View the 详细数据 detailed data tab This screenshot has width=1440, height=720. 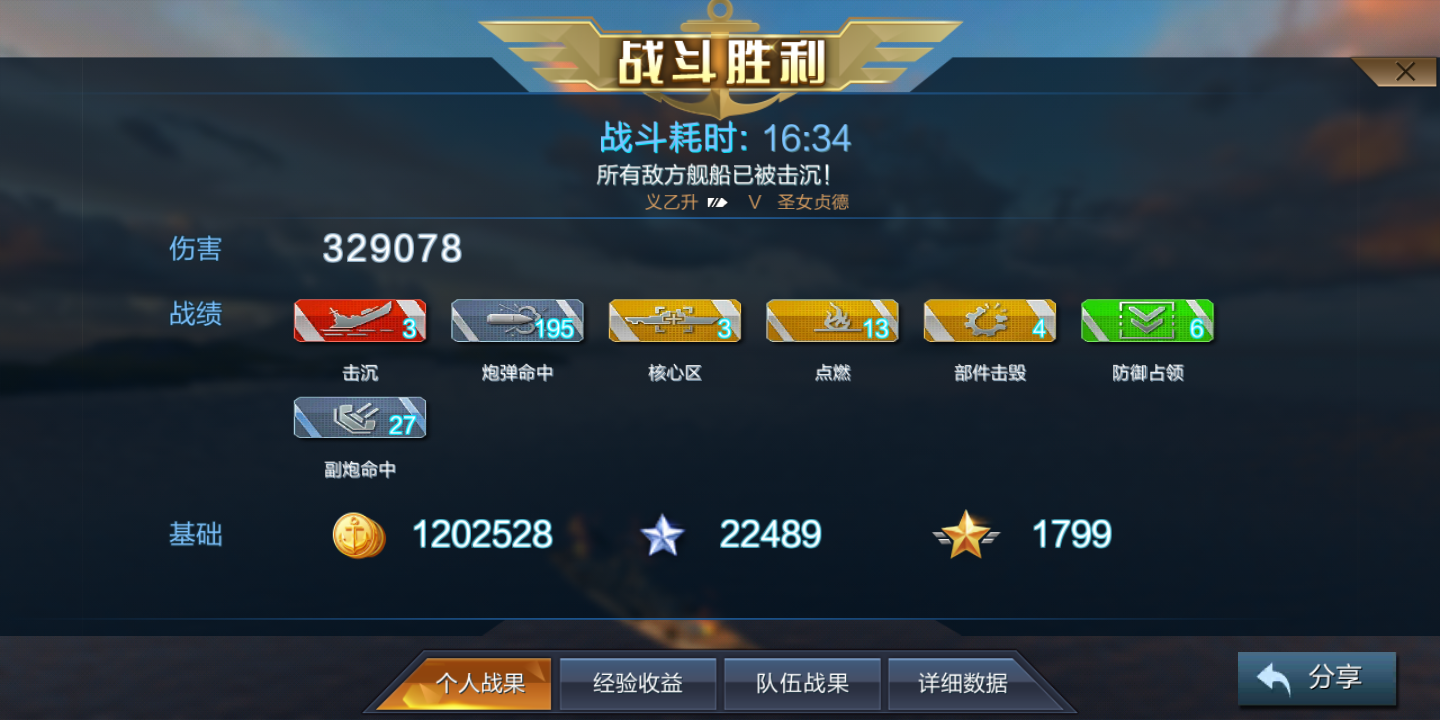962,683
